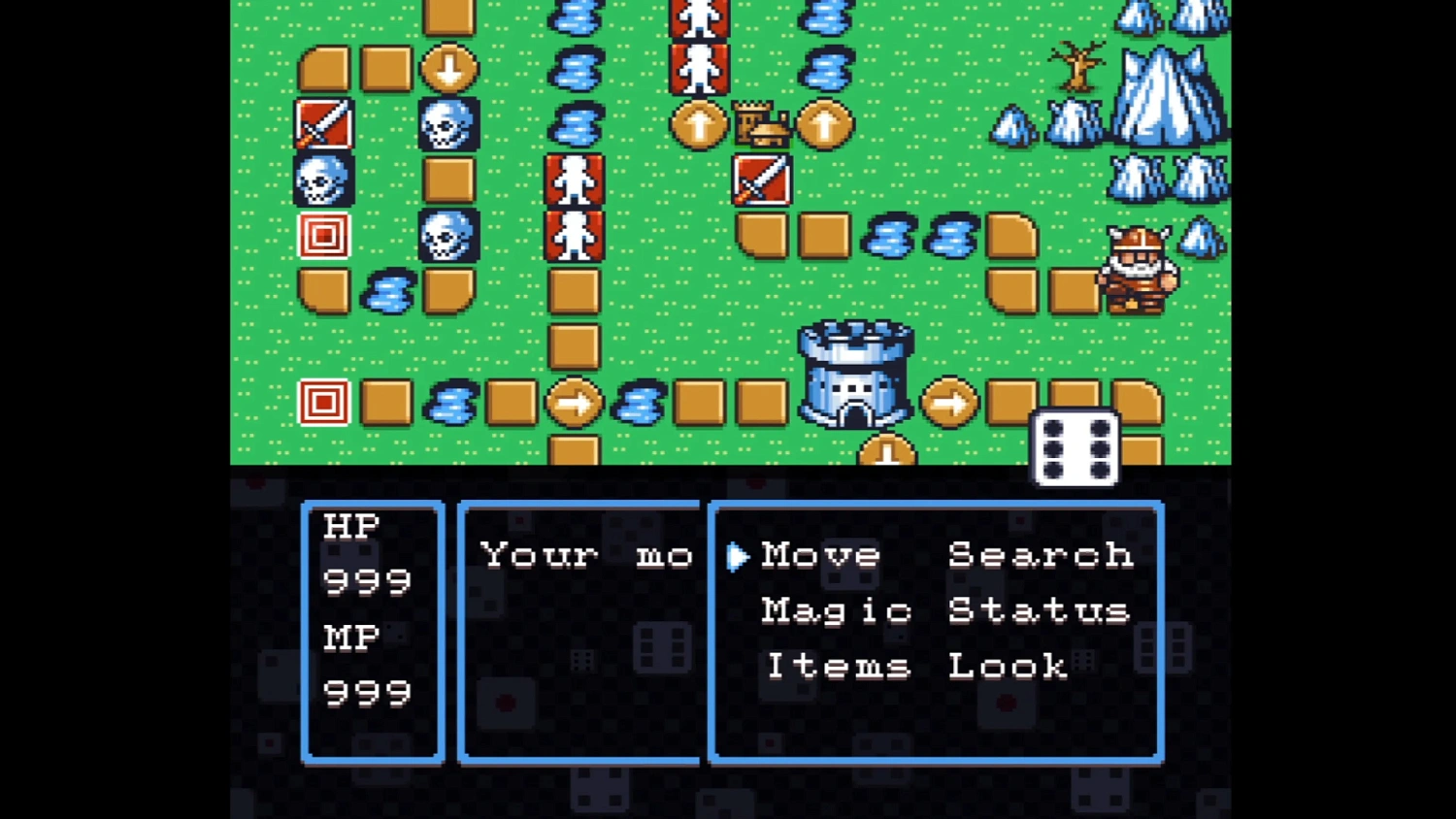Select the small fort tile at the top

pos(762,124)
